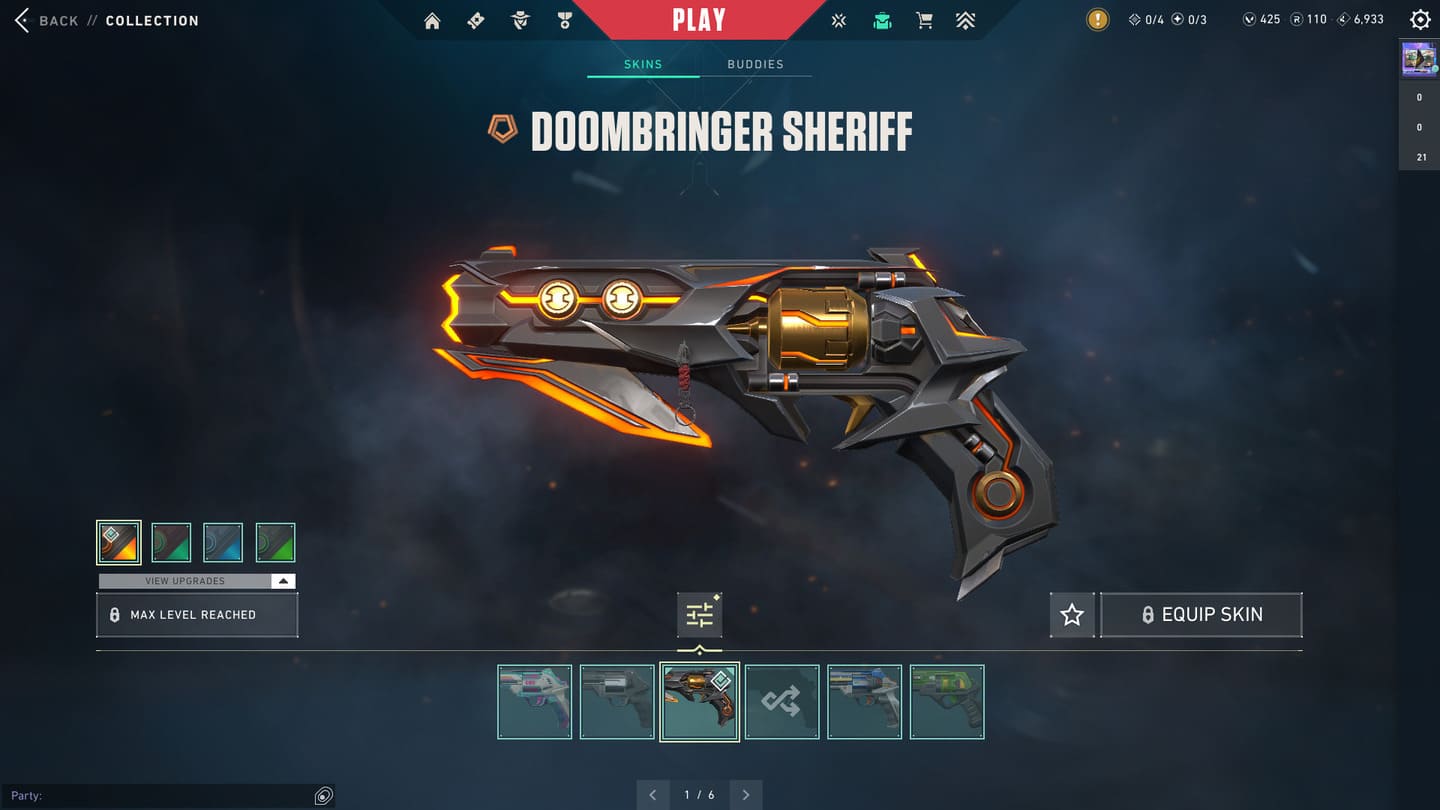Image resolution: width=1440 pixels, height=810 pixels.
Task: Favorite this skin with the star button
Action: point(1072,615)
